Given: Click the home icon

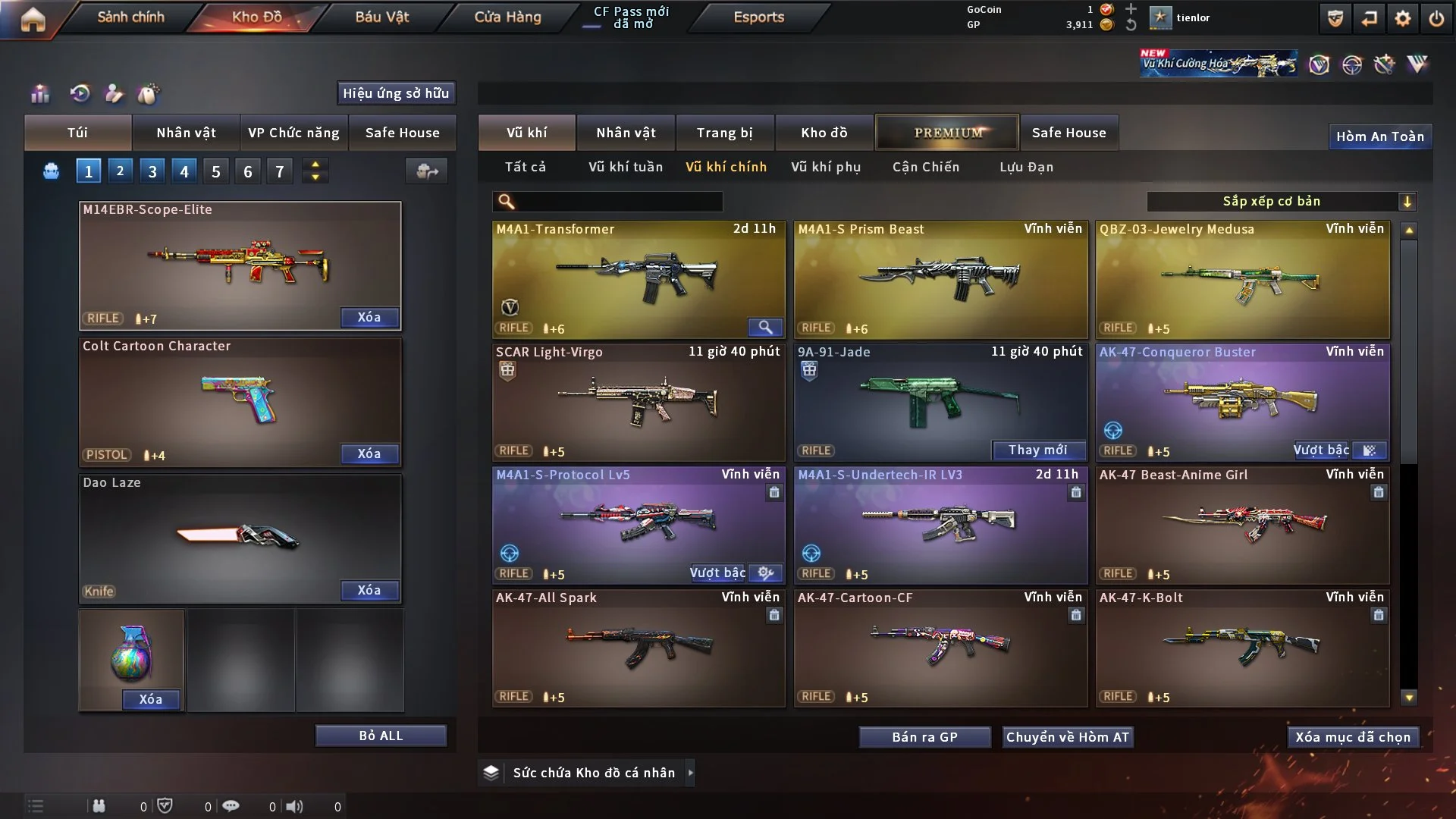Looking at the screenshot, I should tap(33, 19).
